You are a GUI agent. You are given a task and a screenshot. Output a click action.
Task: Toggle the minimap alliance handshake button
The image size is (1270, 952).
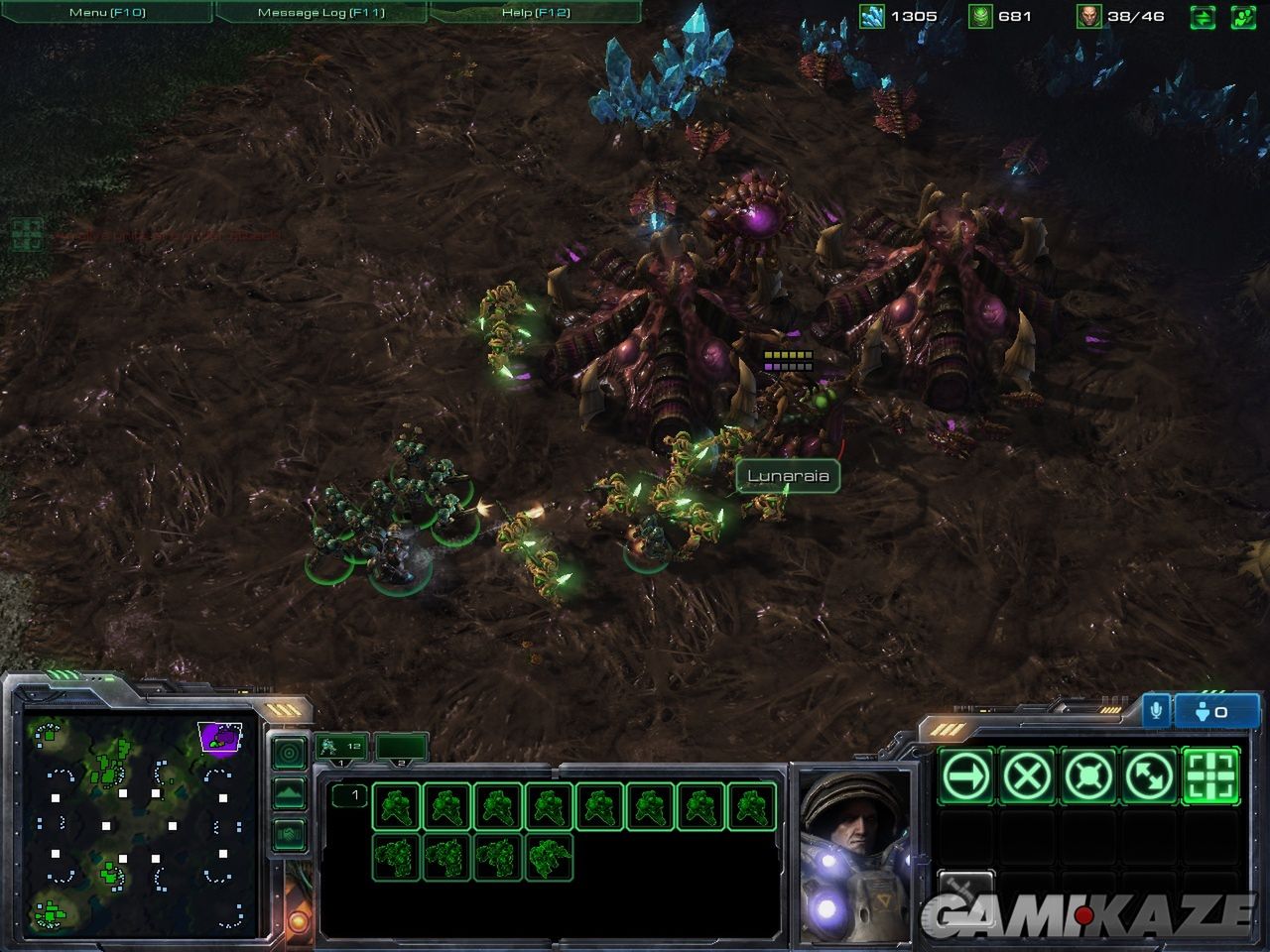coord(288,833)
